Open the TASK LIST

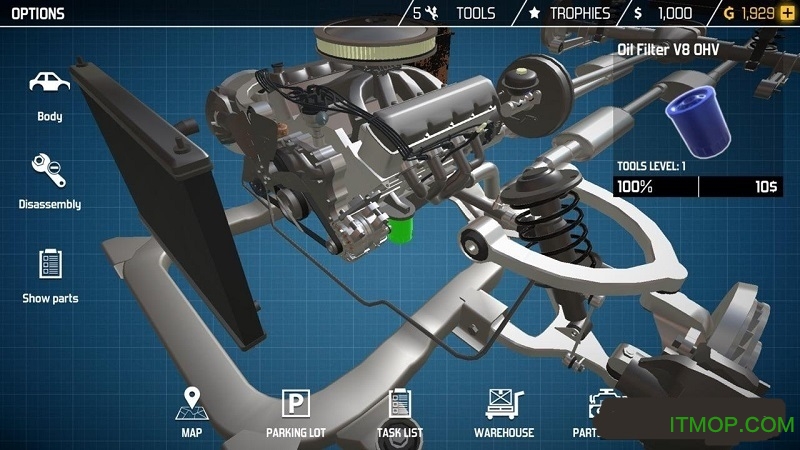click(400, 411)
